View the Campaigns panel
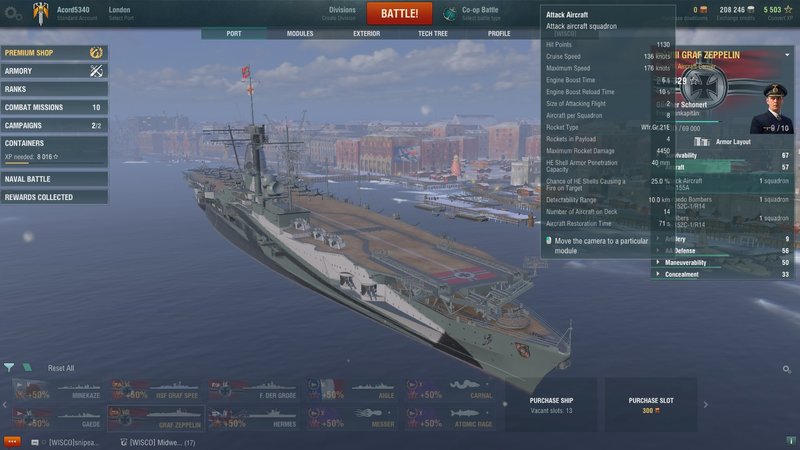800x450 pixels. click(x=54, y=125)
